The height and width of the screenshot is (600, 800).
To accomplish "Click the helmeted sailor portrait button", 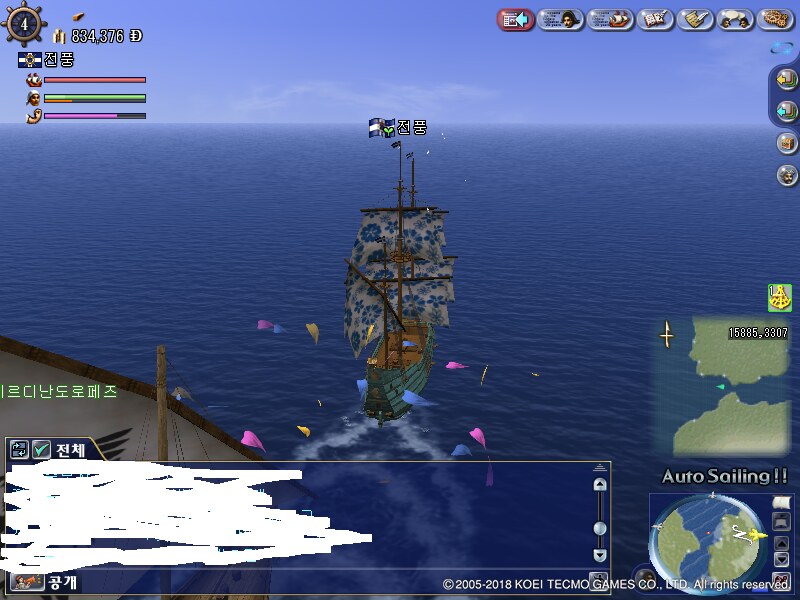I will (786, 175).
